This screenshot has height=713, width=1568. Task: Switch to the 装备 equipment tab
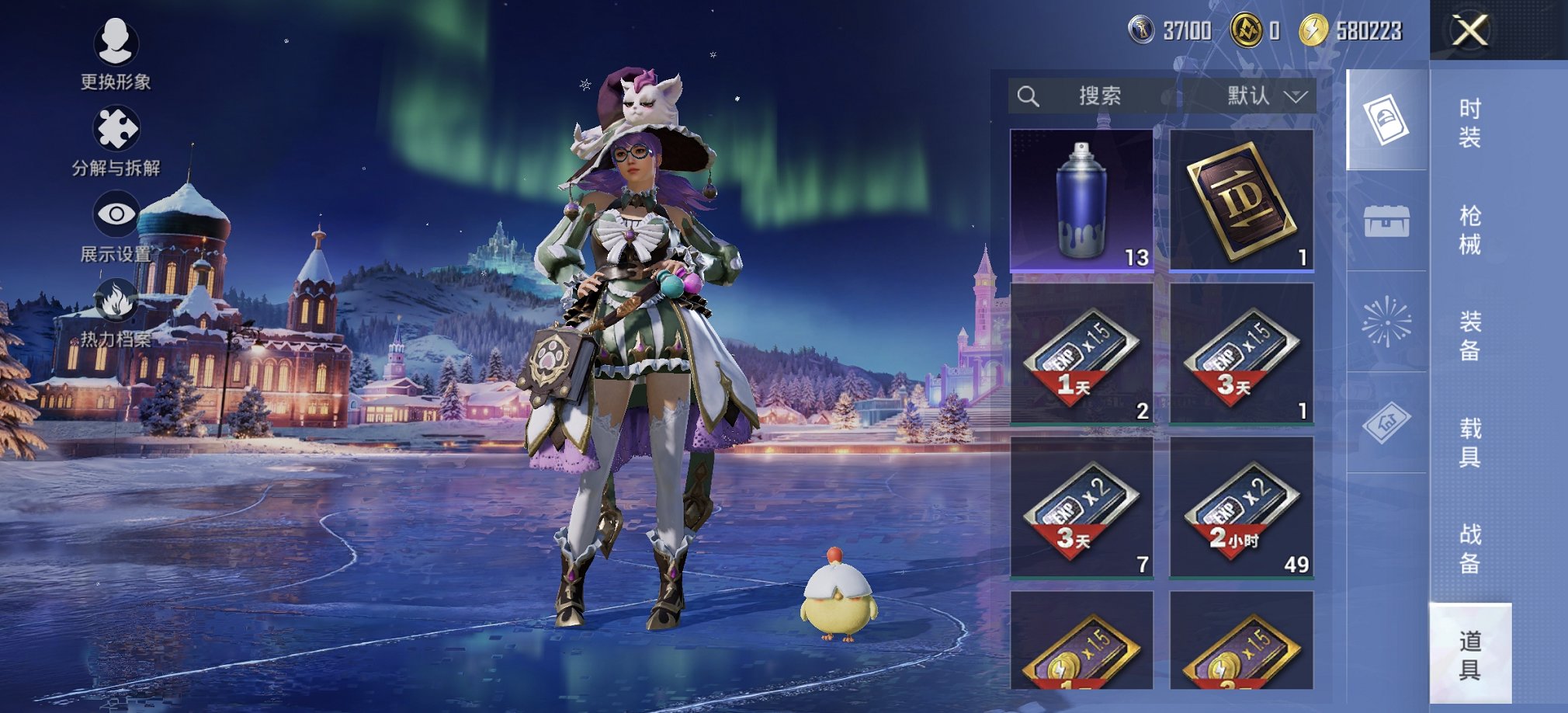point(1469,336)
